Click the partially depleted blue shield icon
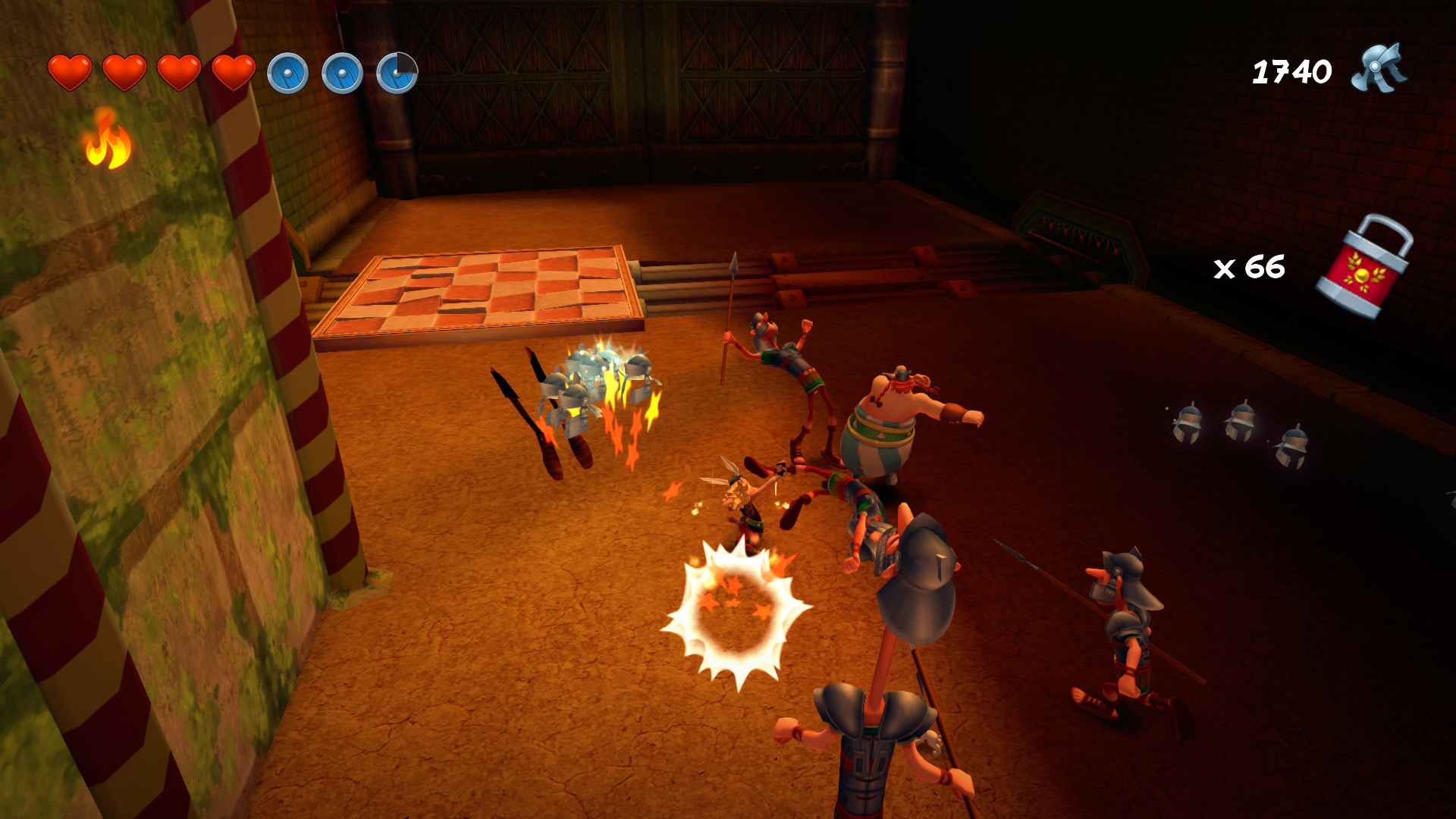Image resolution: width=1456 pixels, height=819 pixels. (397, 74)
